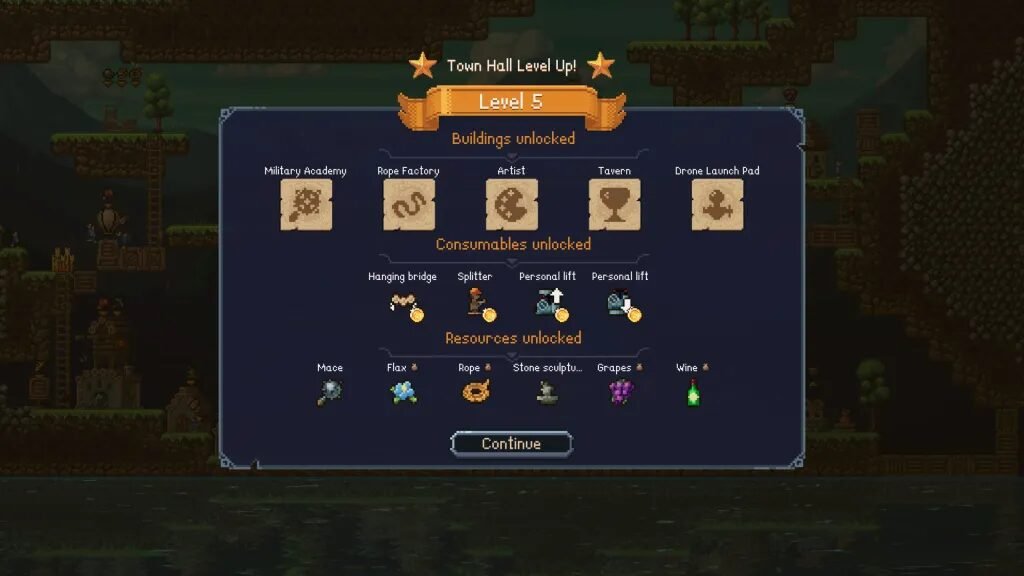Image resolution: width=1024 pixels, height=576 pixels.
Task: Select the Tavern goblet icon
Action: pyautogui.click(x=614, y=205)
